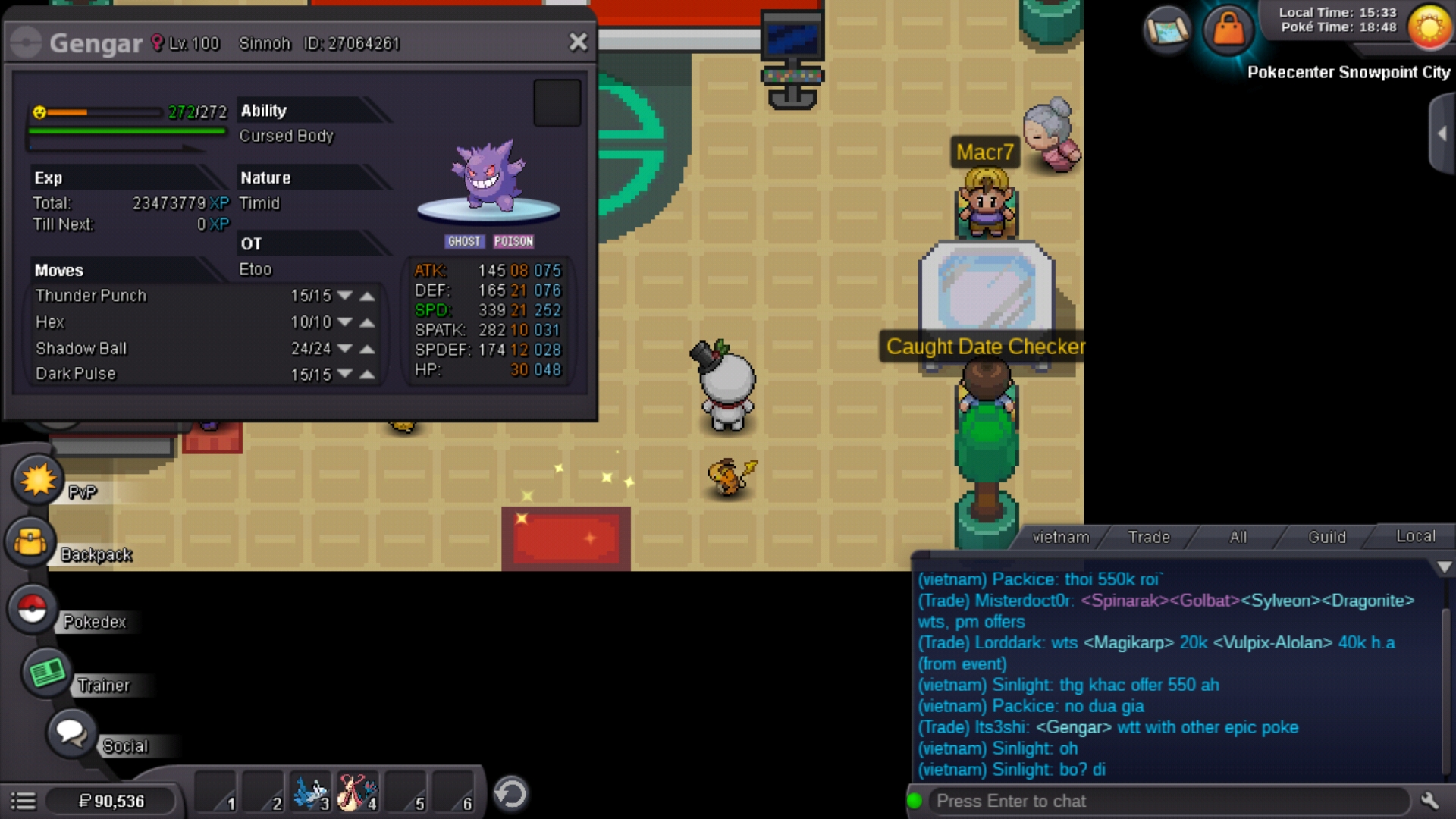The height and width of the screenshot is (819, 1456).
Task: Switch to the Local chat tab
Action: [x=1415, y=536]
